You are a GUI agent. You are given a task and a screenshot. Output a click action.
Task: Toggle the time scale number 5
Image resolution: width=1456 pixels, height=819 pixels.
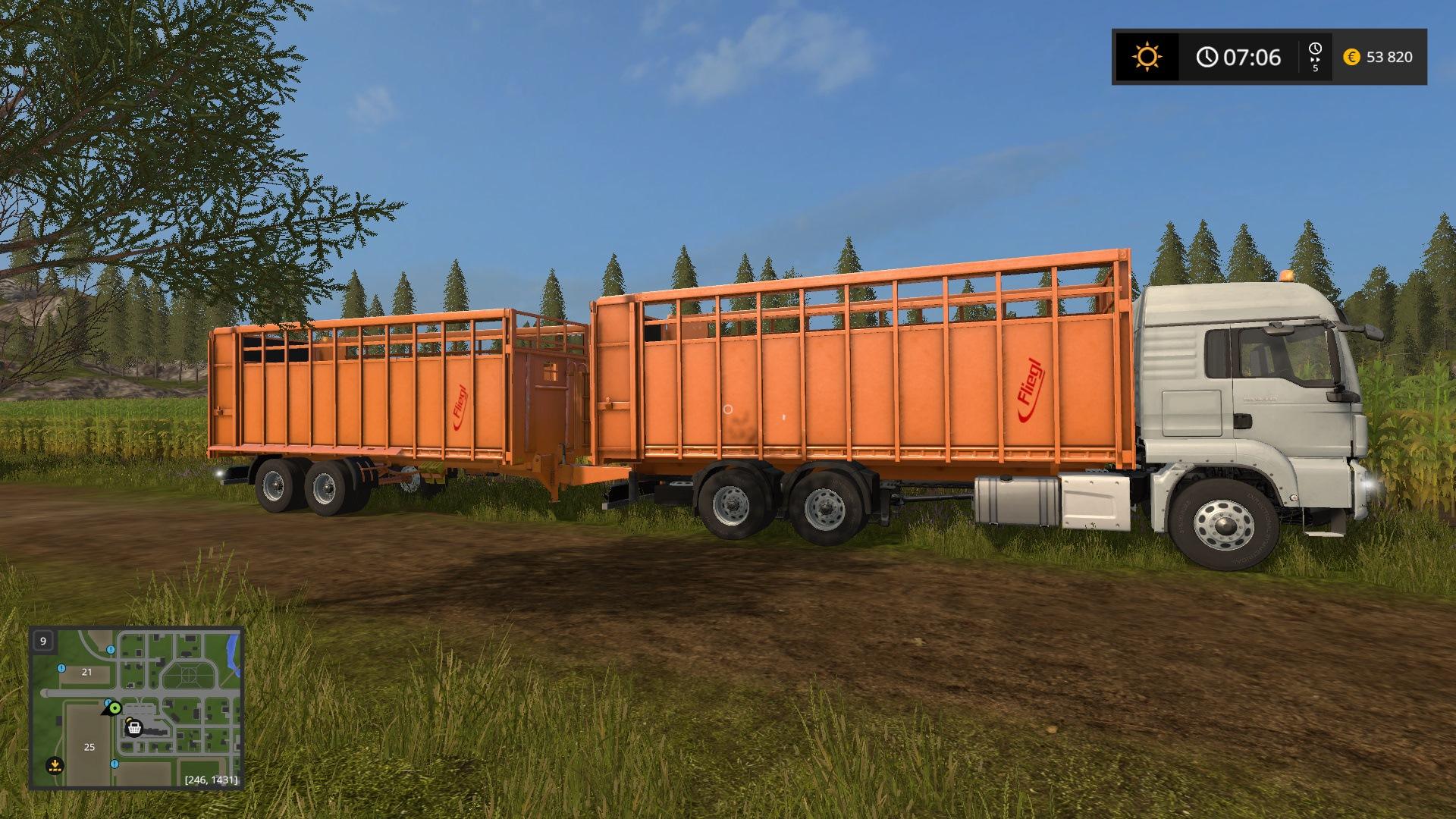point(1315,68)
